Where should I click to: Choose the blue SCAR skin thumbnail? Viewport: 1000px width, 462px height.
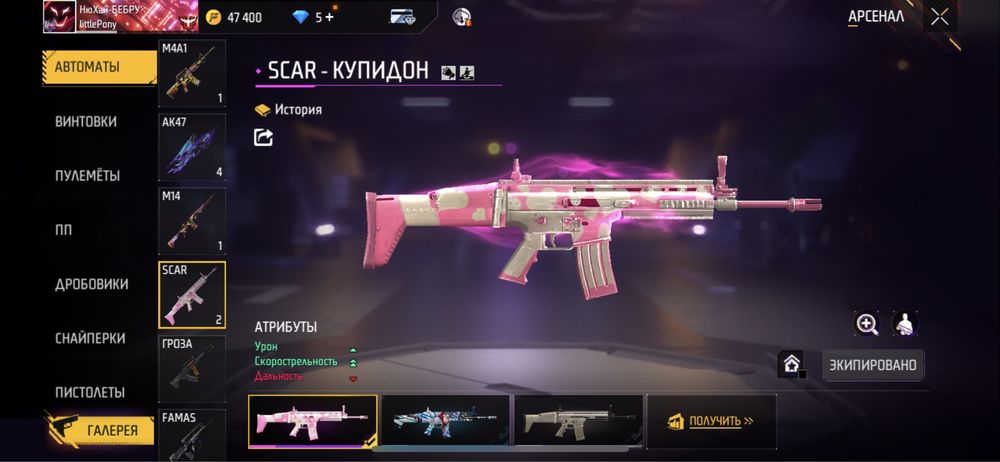pos(445,421)
